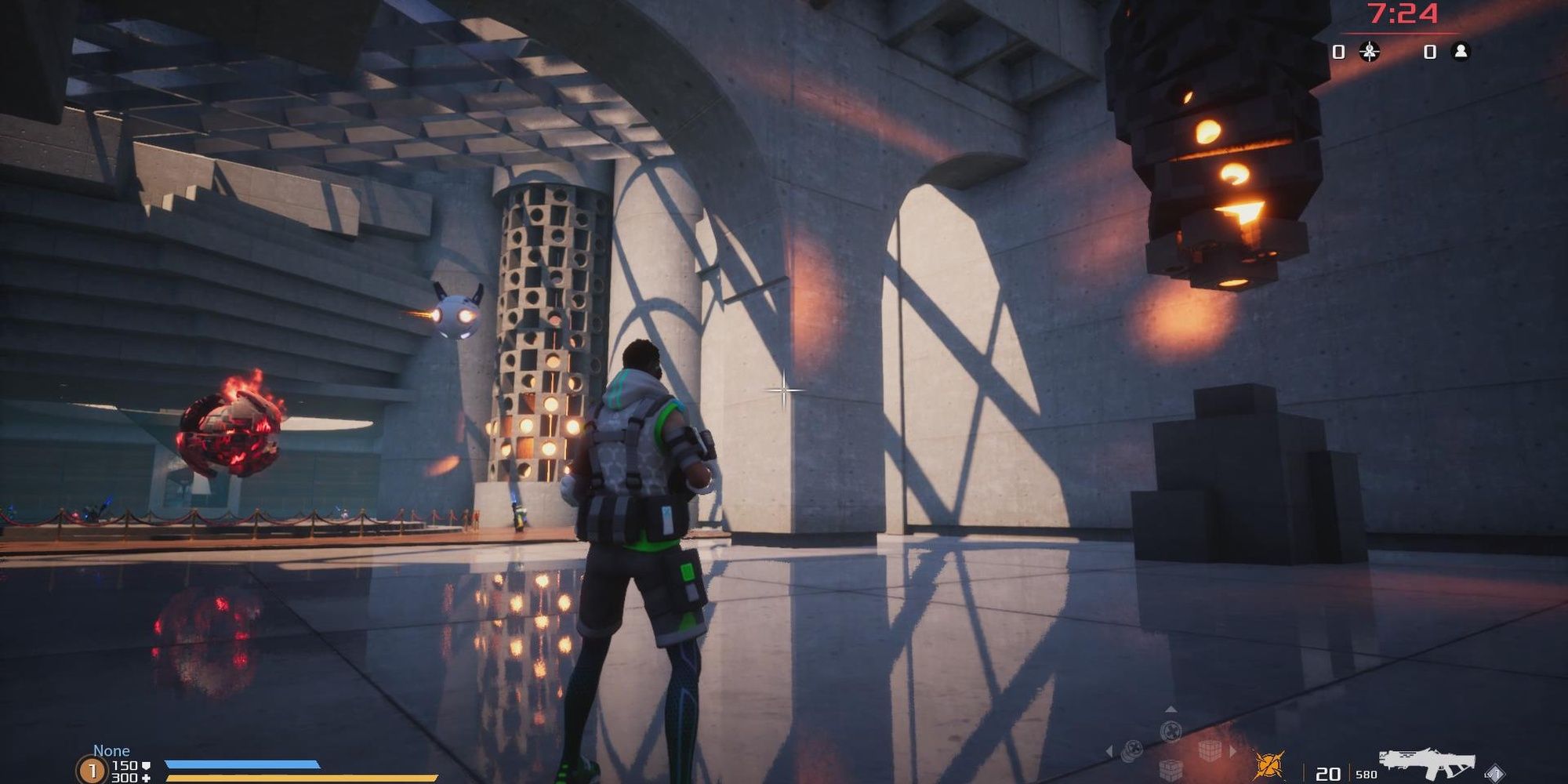Click the up arrow on item wheel
This screenshot has width=1568, height=784.
click(1171, 710)
